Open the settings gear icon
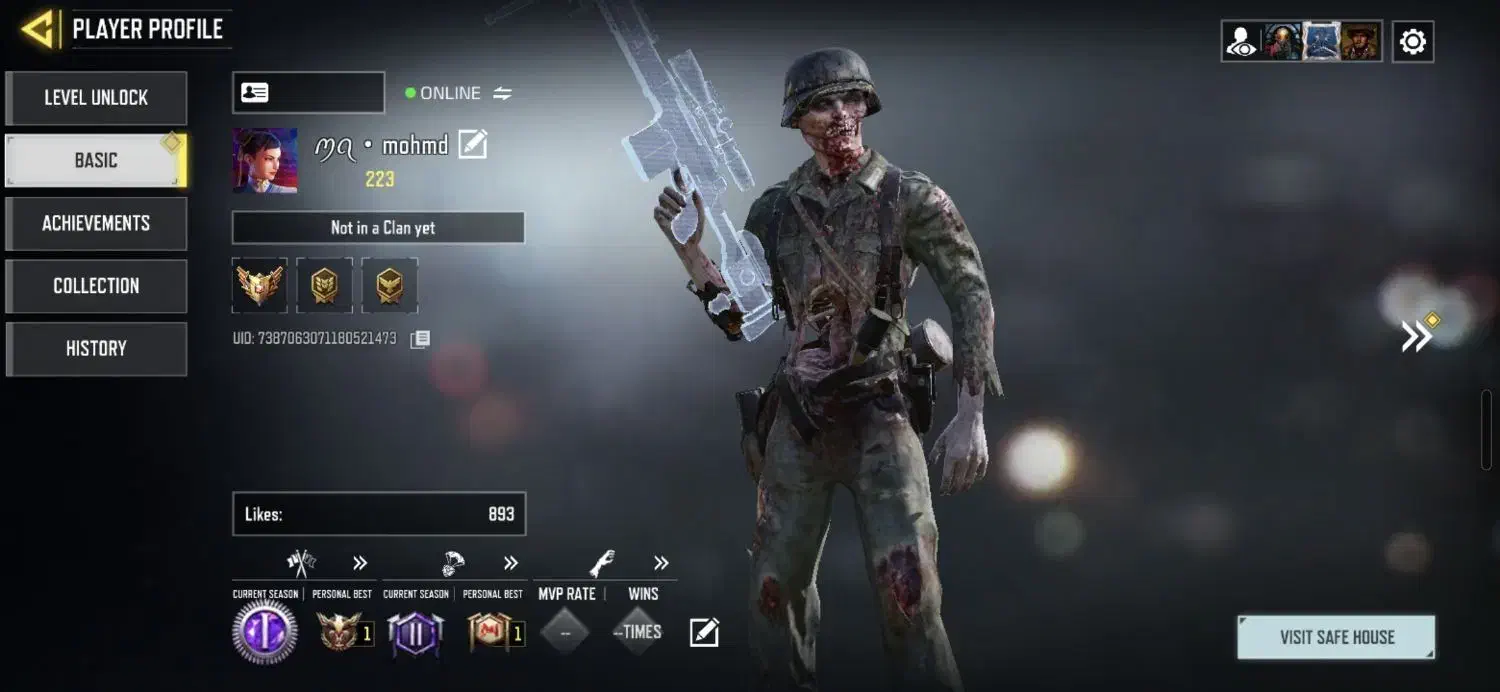Image resolution: width=1500 pixels, height=692 pixels. pos(1412,42)
